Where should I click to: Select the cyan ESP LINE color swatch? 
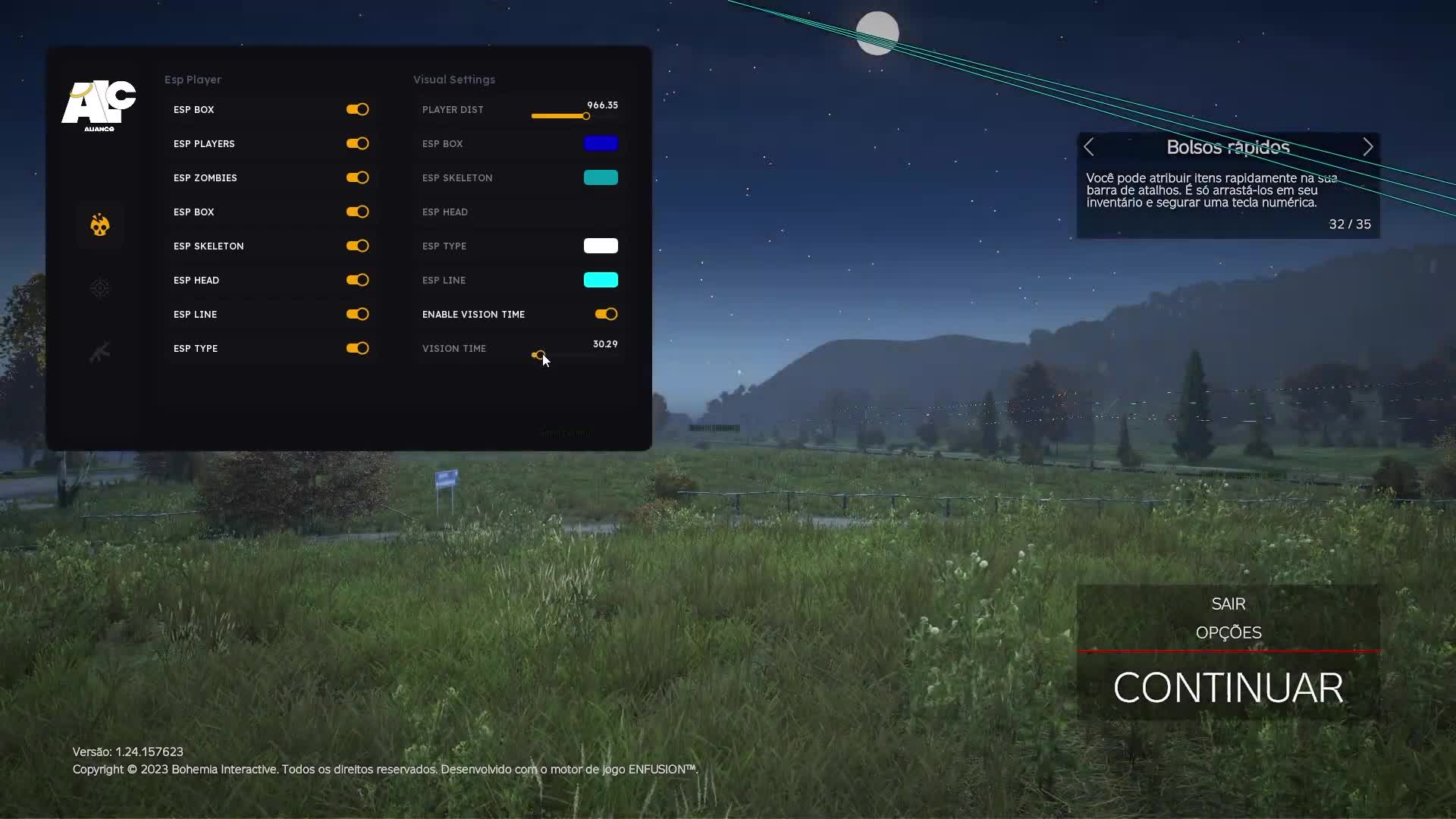click(601, 280)
